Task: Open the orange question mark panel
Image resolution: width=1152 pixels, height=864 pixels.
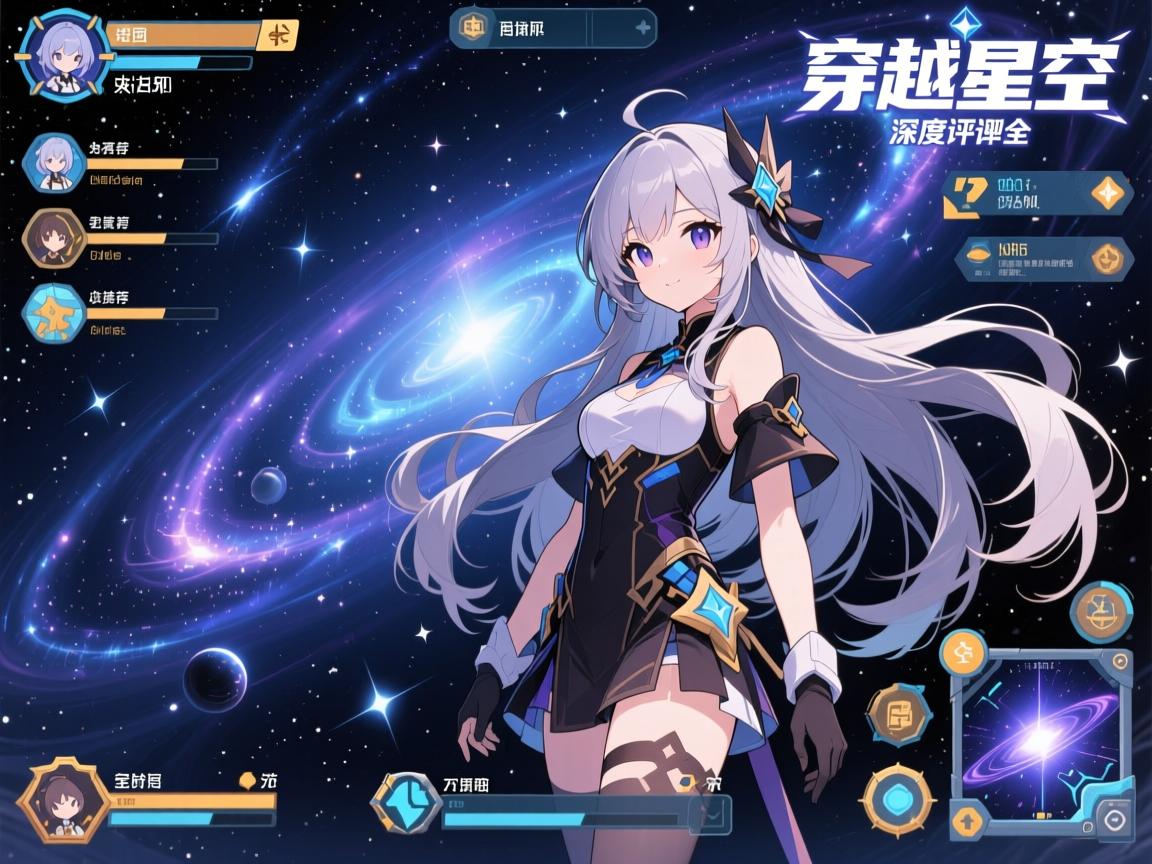Action: [967, 195]
